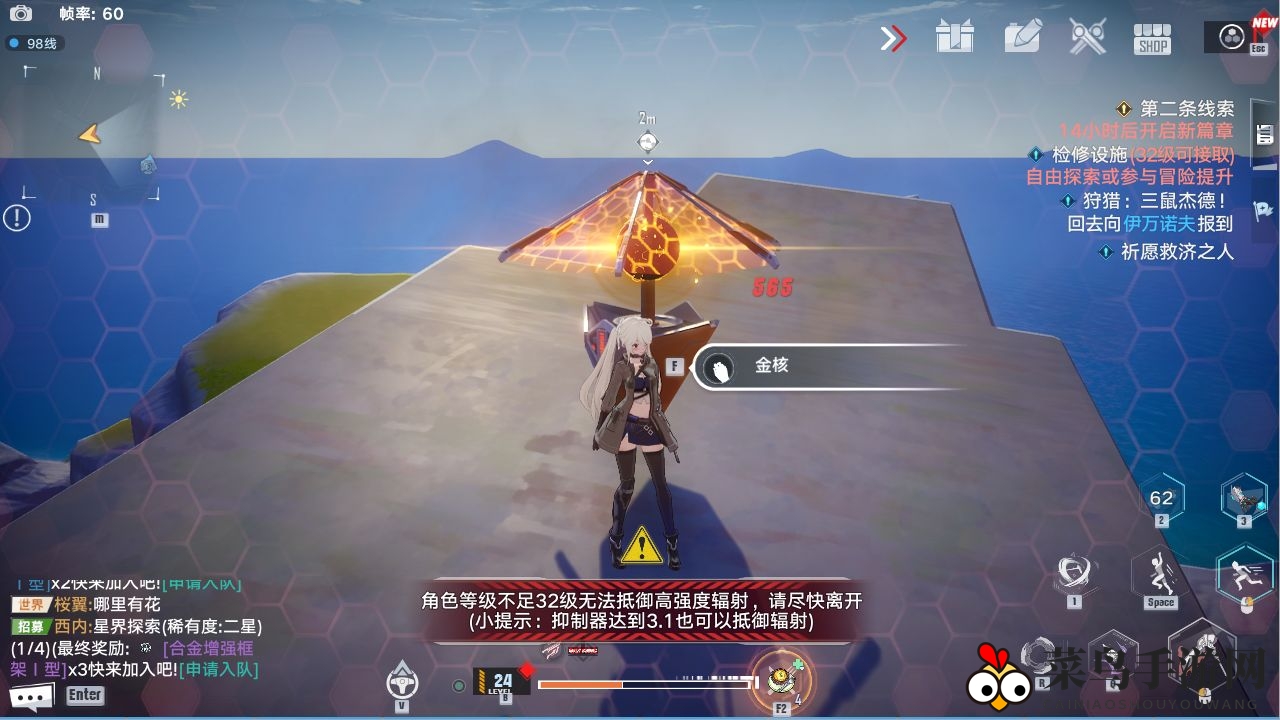Open the gift rewards panel
The height and width of the screenshot is (720, 1280).
(x=955, y=37)
